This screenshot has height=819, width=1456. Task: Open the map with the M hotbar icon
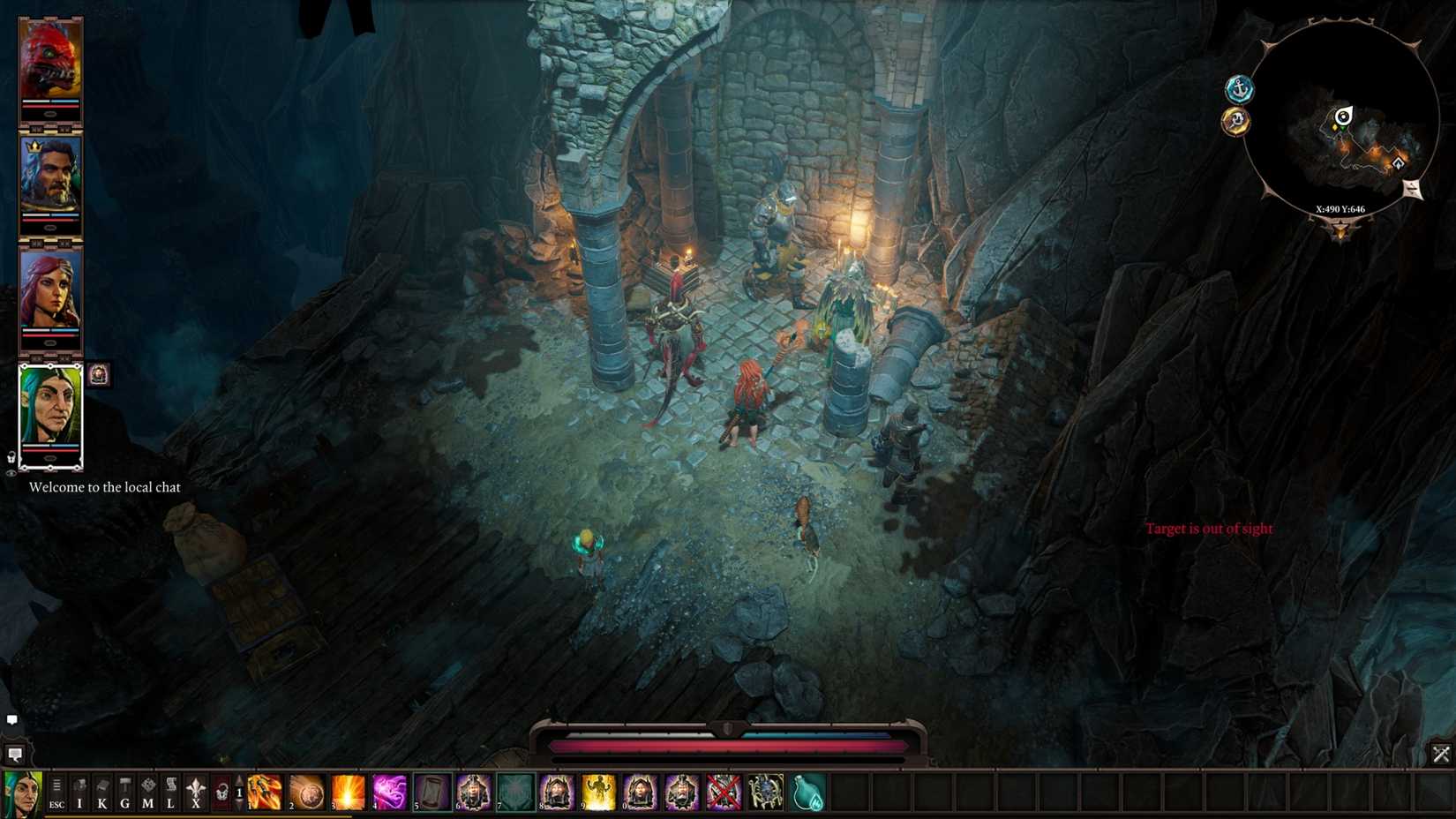147,793
